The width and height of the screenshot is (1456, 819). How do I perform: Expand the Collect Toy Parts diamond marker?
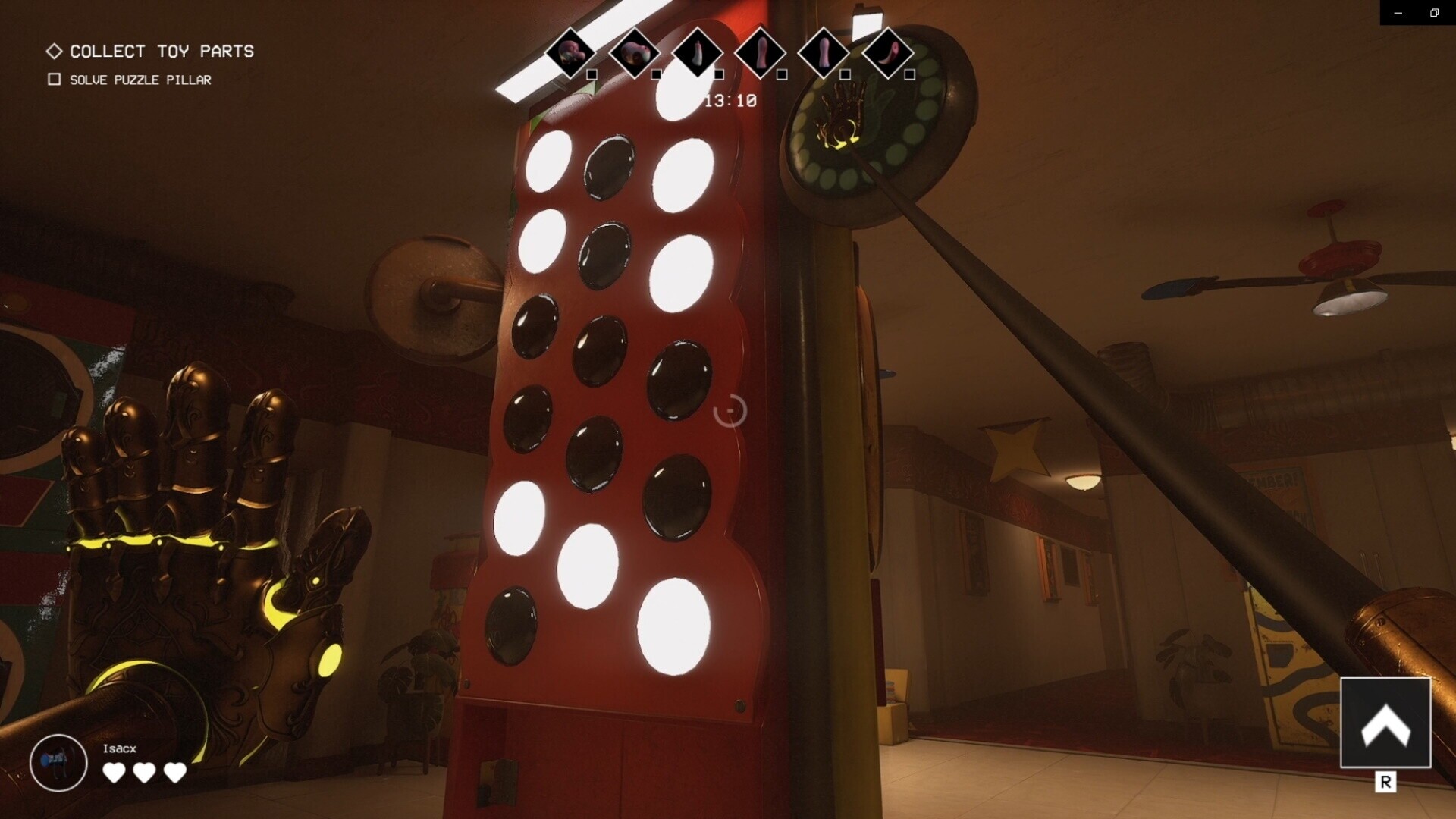click(x=54, y=51)
